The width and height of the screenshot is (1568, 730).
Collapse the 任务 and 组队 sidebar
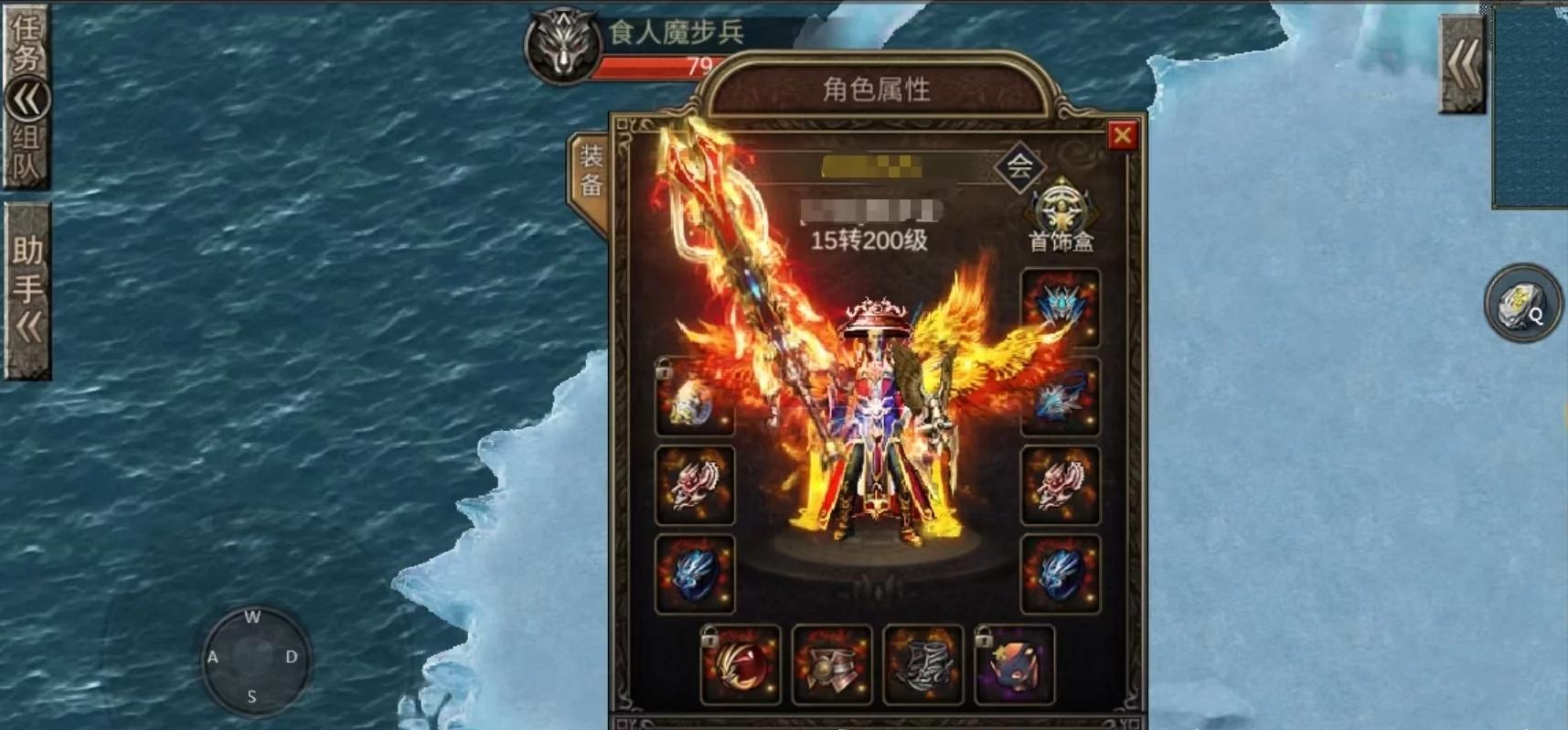tap(29, 98)
